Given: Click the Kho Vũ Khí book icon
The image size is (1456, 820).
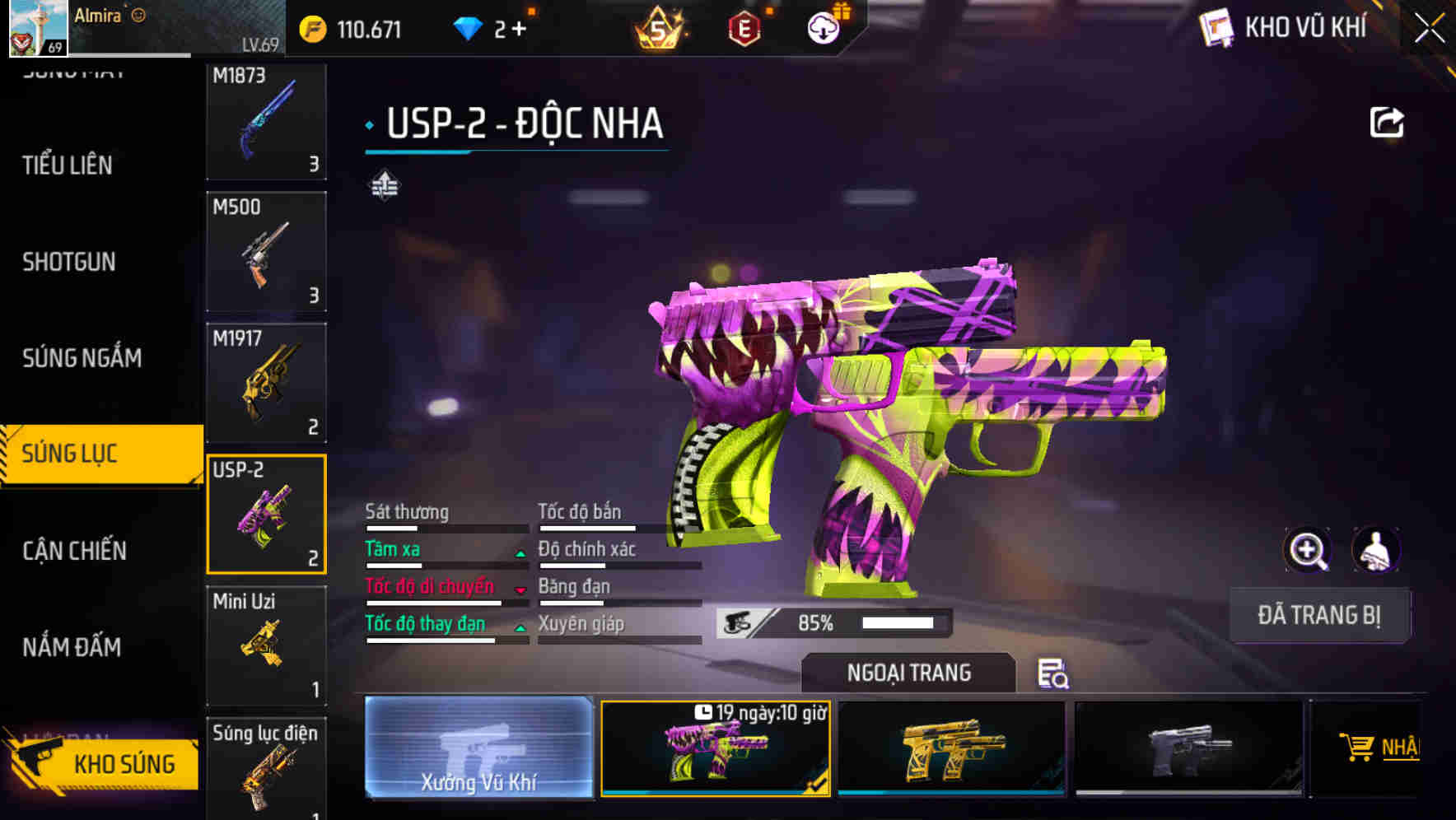Looking at the screenshot, I should [1216, 27].
